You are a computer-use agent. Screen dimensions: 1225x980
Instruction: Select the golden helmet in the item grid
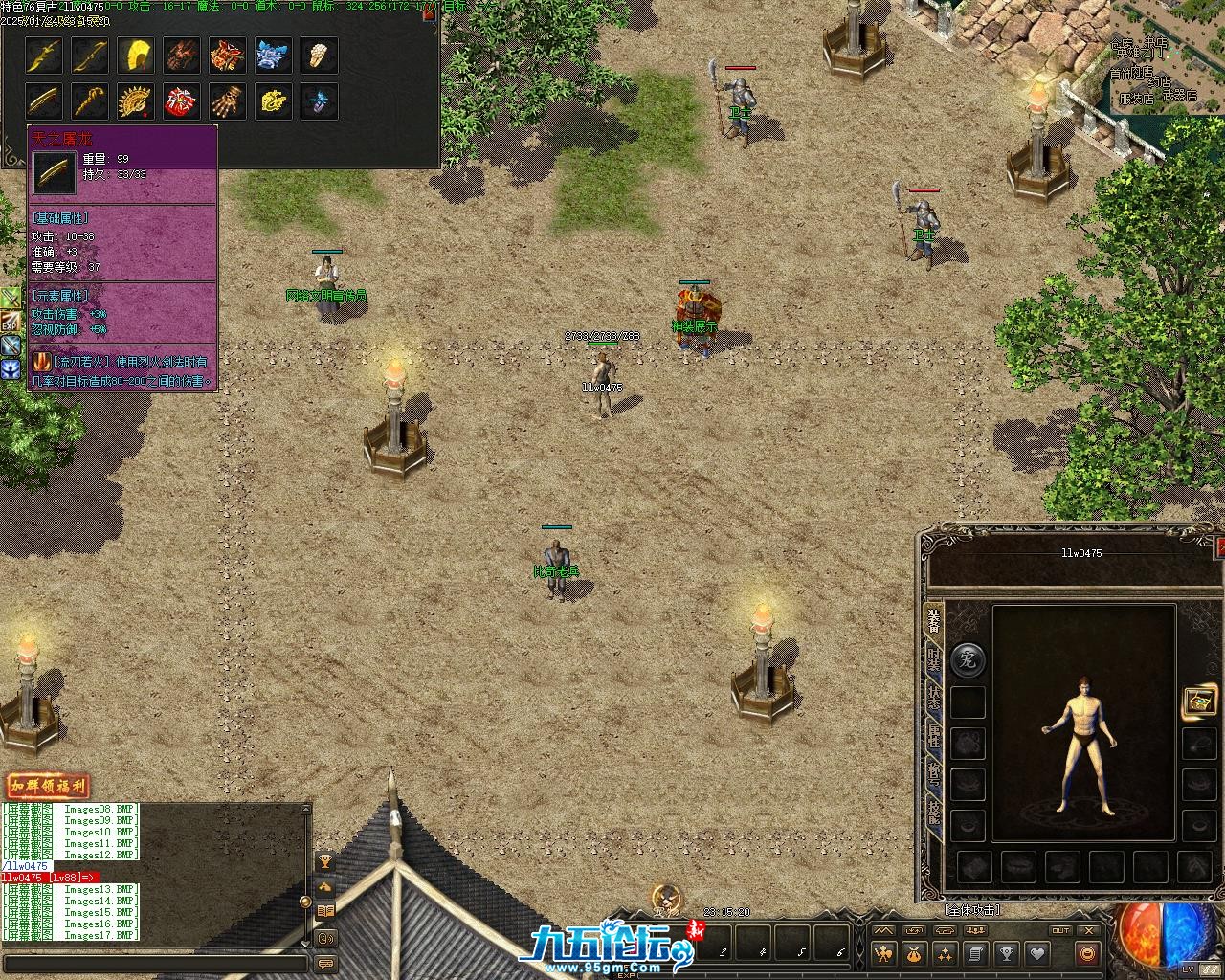pos(136,56)
